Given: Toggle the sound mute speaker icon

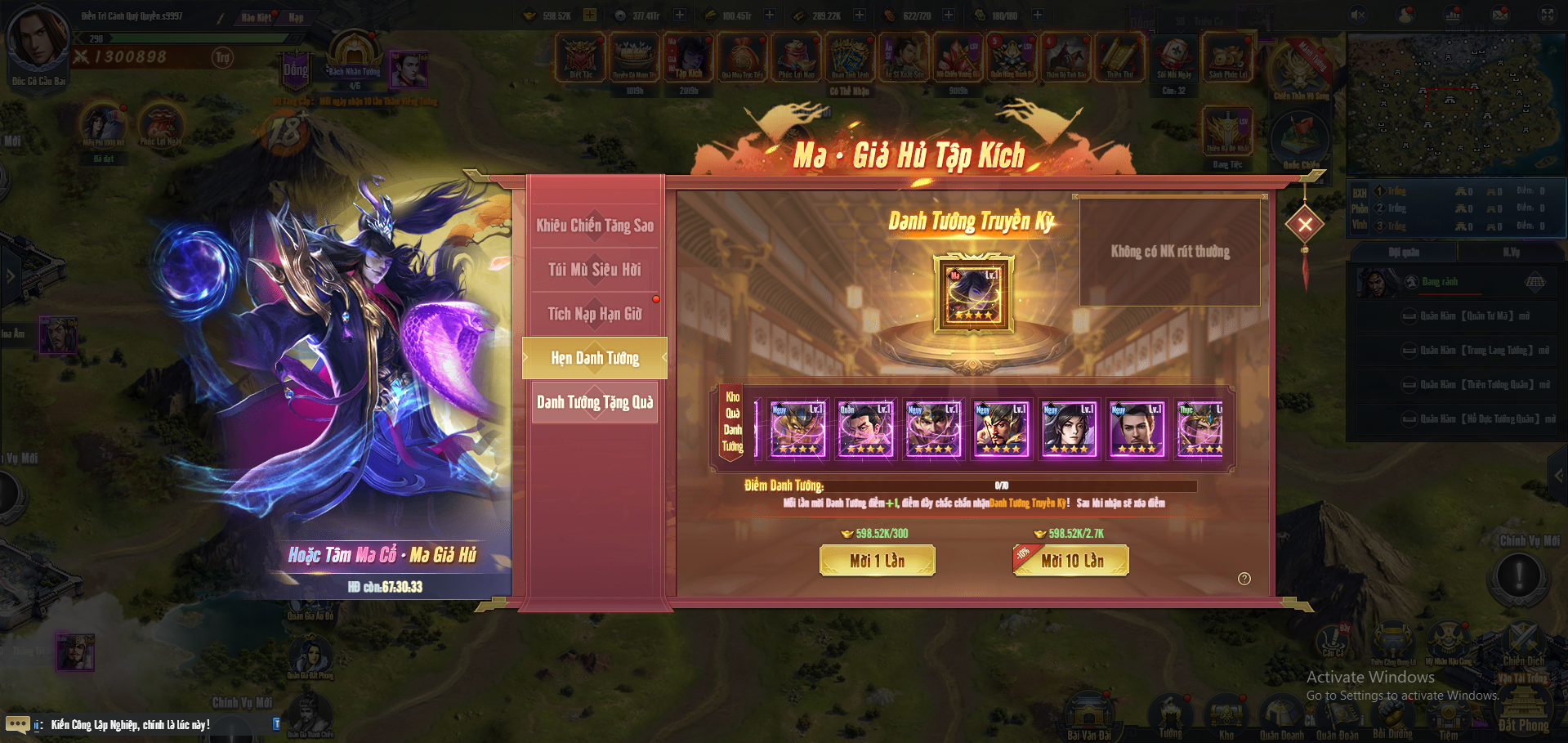Looking at the screenshot, I should coord(1358,15).
